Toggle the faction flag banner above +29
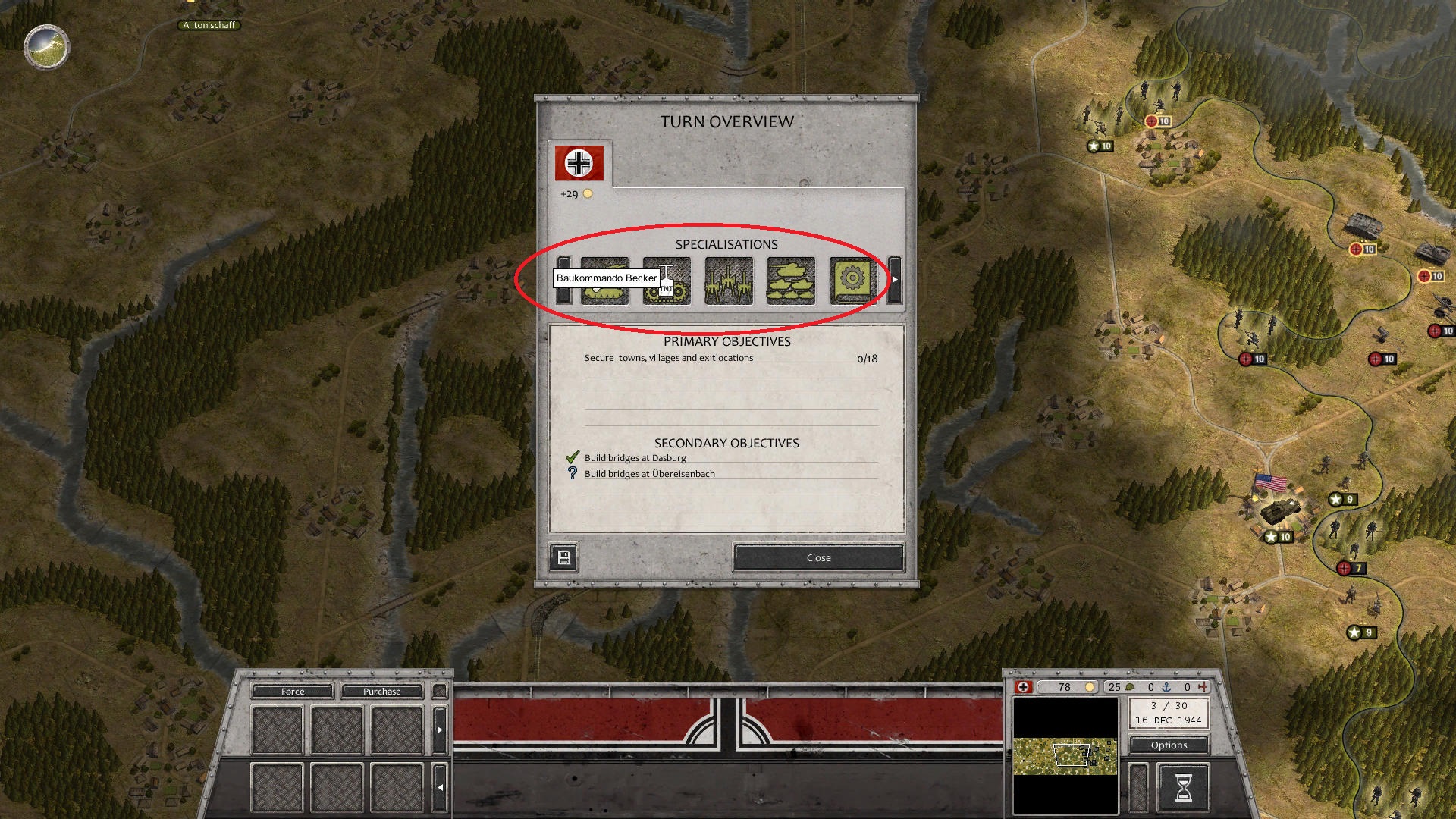The height and width of the screenshot is (819, 1456). [x=579, y=162]
